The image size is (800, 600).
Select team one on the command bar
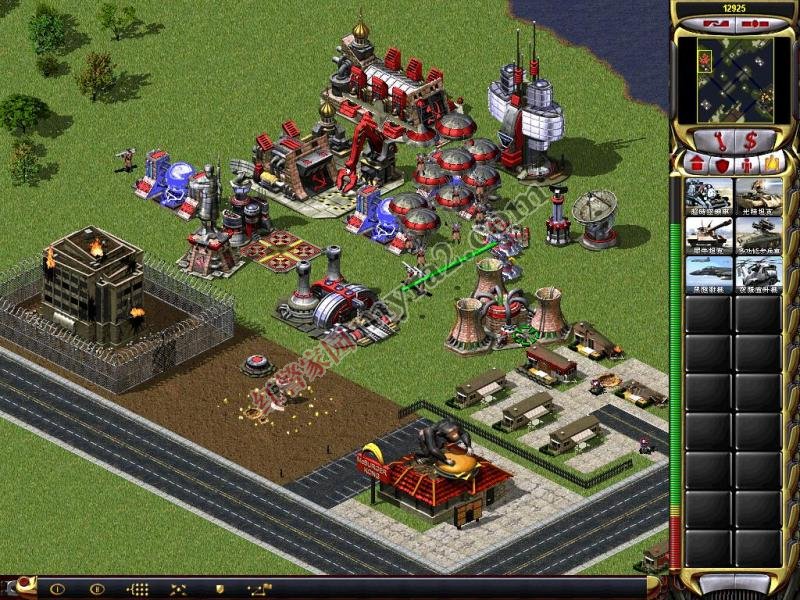tap(57, 589)
